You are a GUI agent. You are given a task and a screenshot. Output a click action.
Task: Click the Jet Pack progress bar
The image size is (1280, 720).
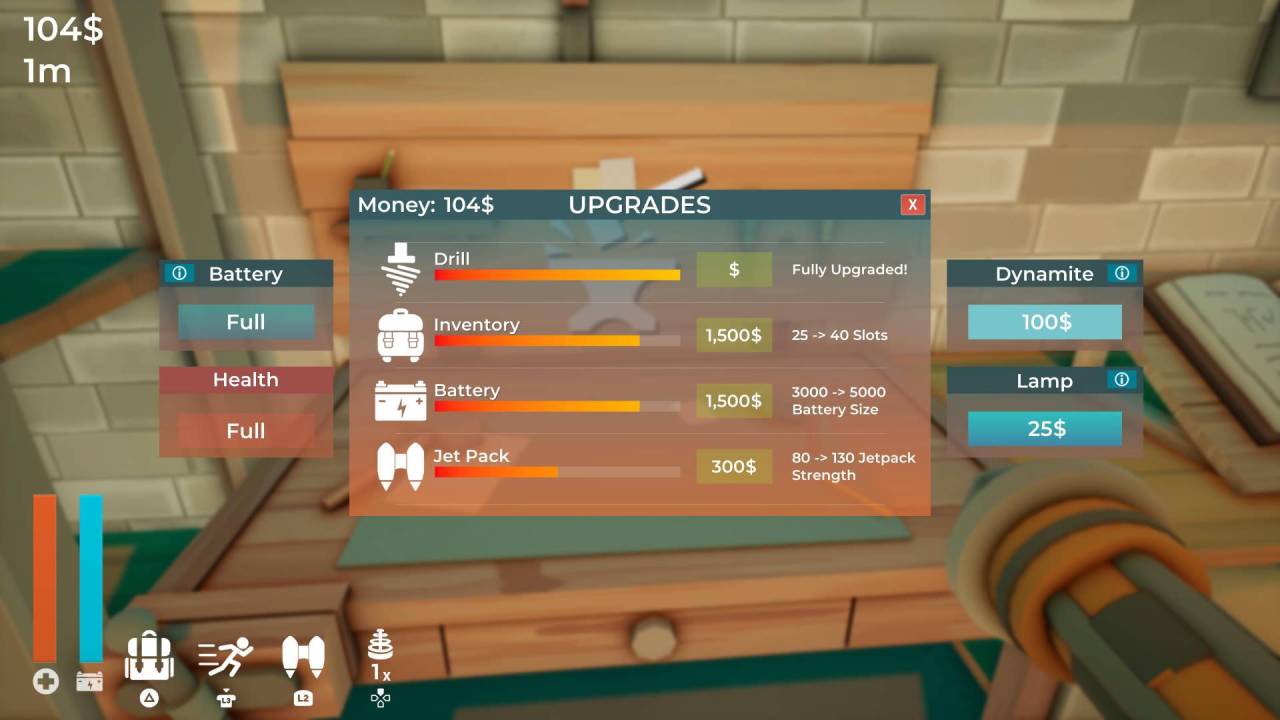coord(556,473)
